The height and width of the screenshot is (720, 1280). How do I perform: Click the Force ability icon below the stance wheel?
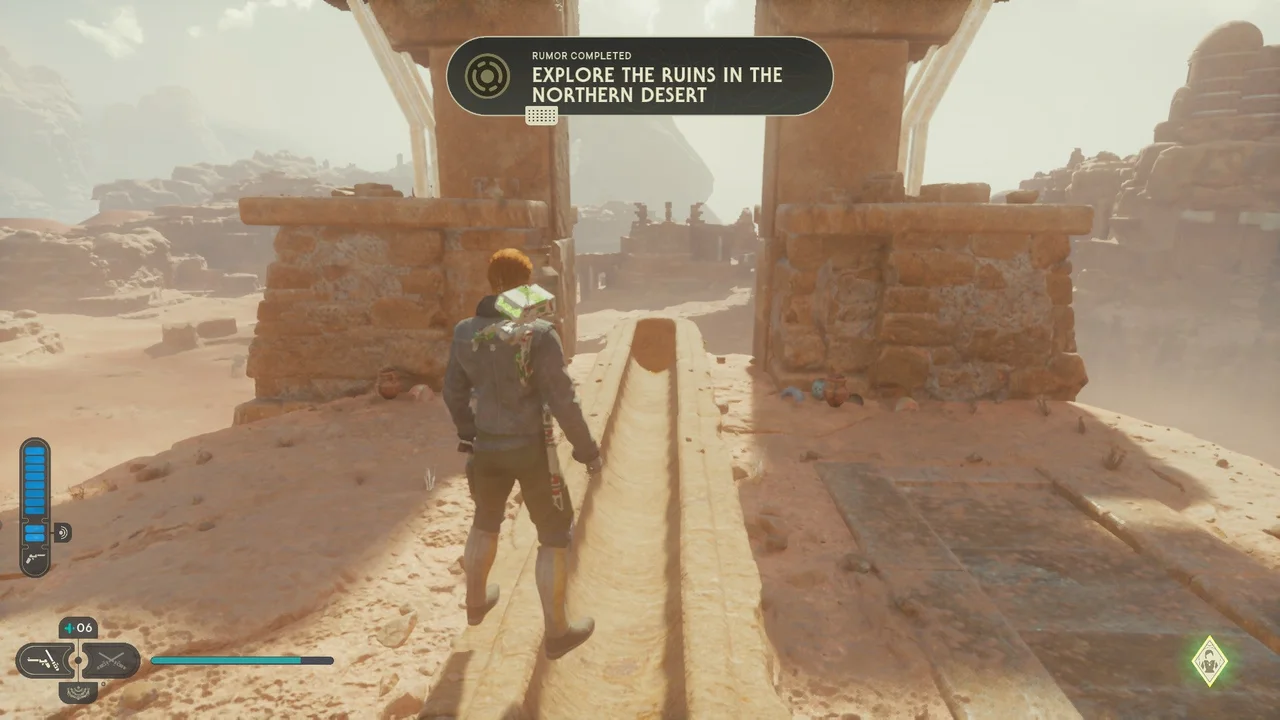(x=78, y=691)
